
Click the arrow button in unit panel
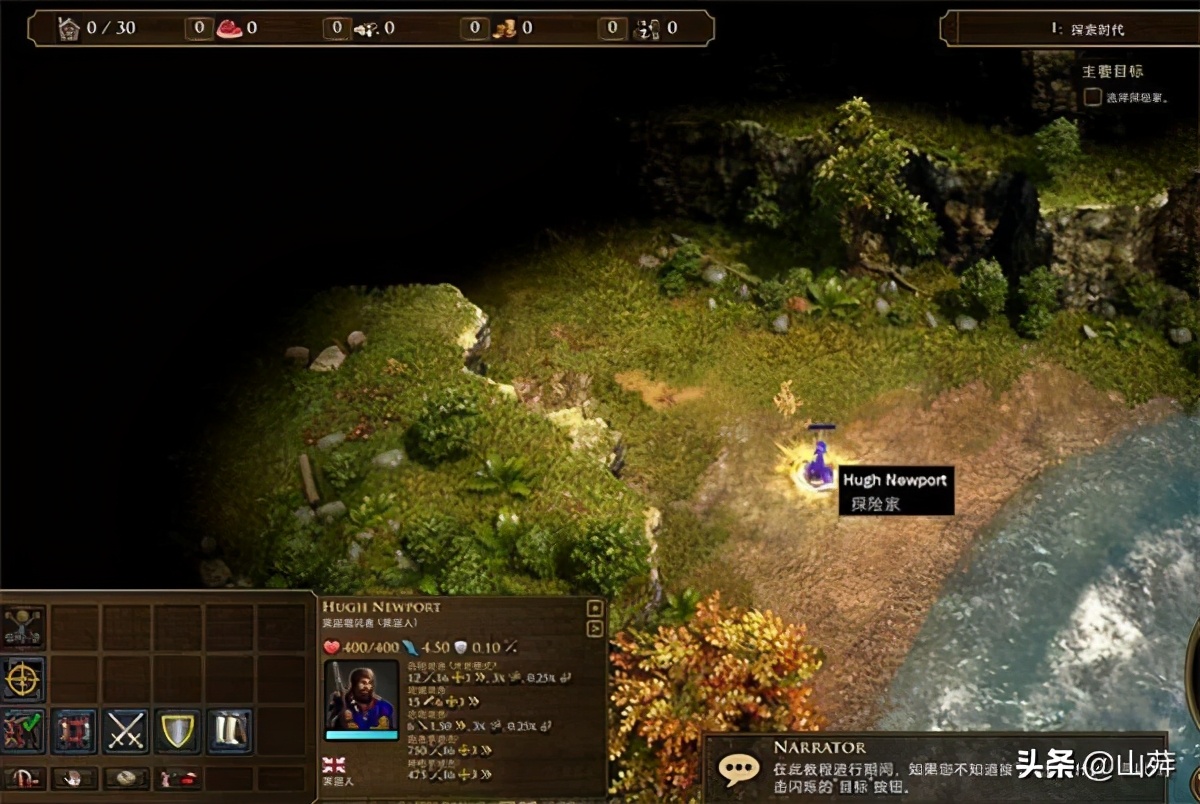pos(594,628)
